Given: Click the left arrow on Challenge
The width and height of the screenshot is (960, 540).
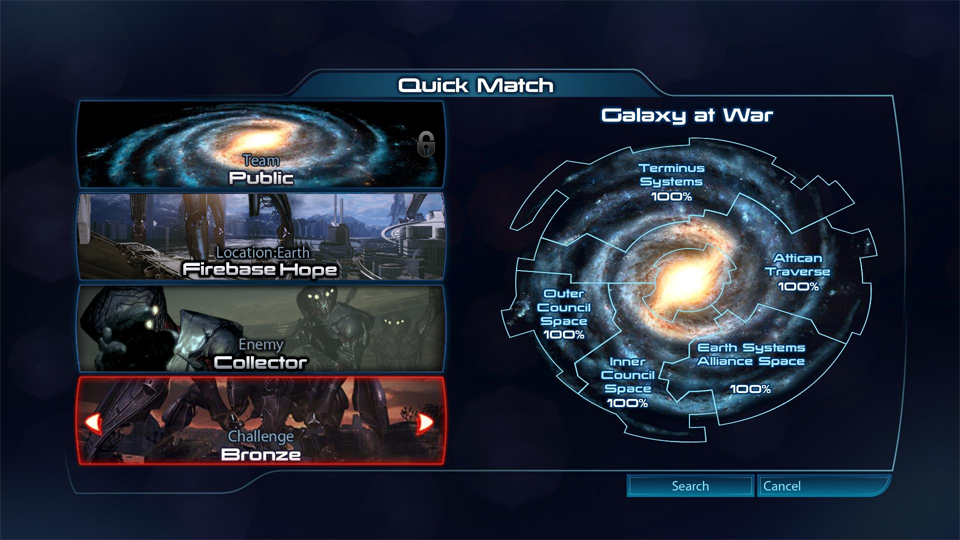Looking at the screenshot, I should pos(93,422).
